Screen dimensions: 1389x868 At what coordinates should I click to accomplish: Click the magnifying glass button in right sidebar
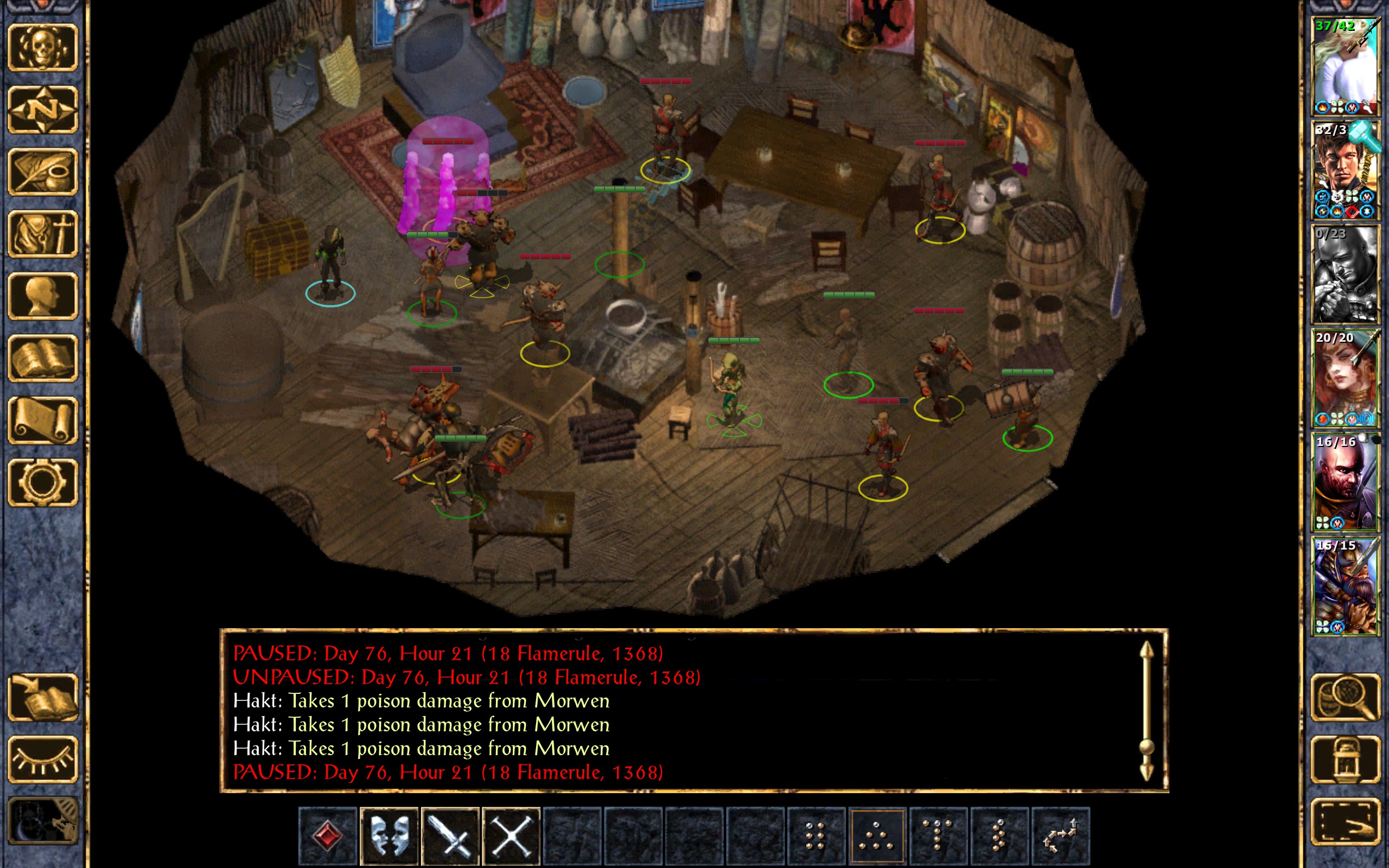click(1345, 697)
